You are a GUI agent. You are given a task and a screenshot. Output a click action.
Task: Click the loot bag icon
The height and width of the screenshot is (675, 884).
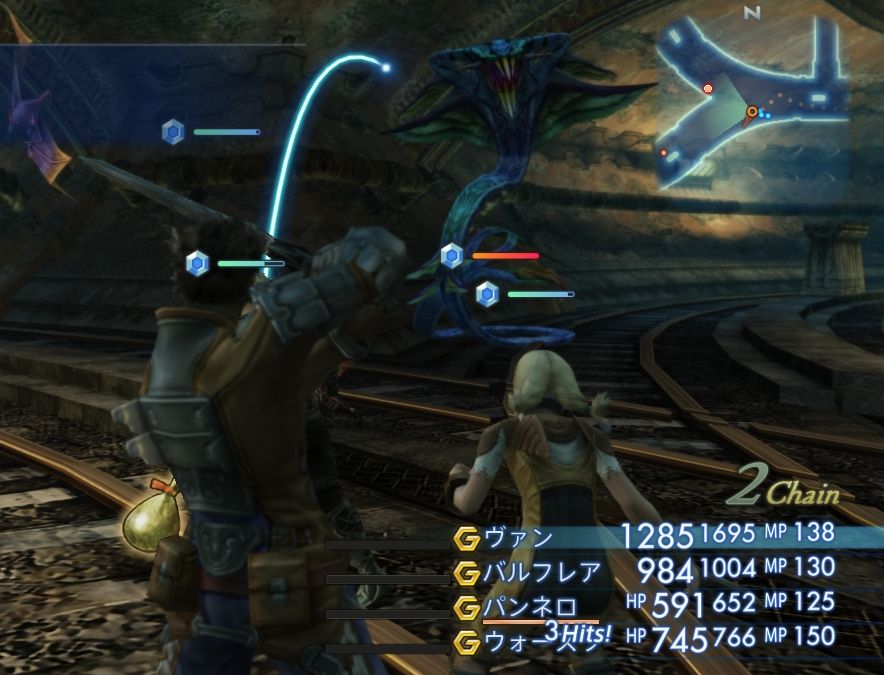tap(153, 515)
